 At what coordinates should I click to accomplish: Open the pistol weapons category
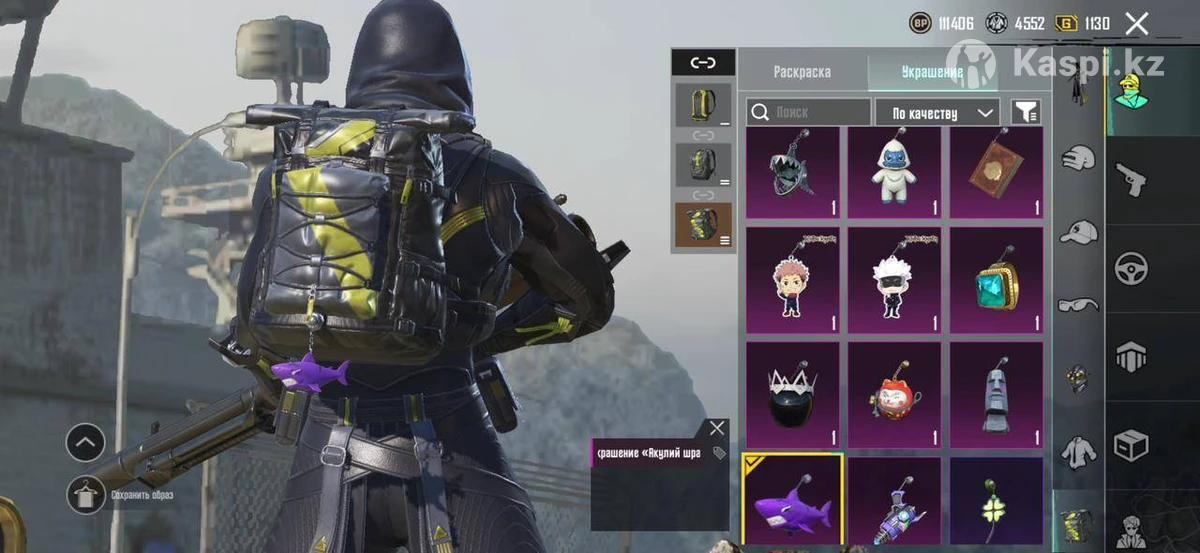pyautogui.click(x=1131, y=178)
